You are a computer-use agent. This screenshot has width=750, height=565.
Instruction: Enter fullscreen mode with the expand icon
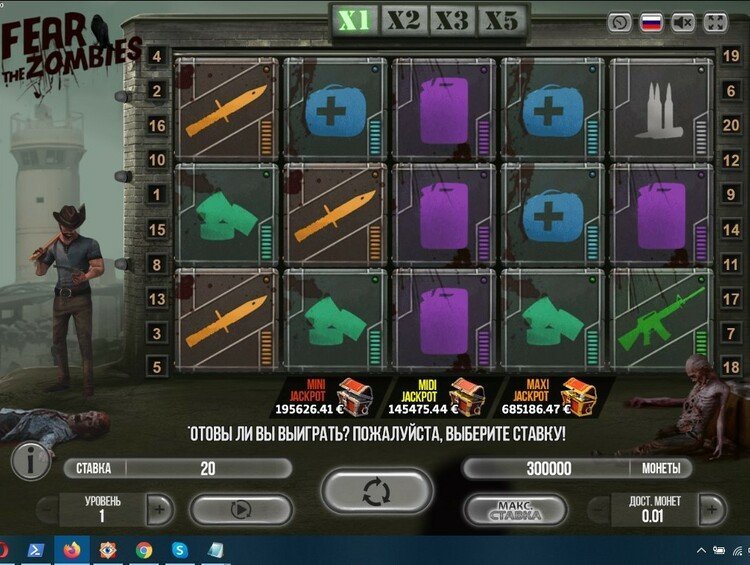coord(716,22)
